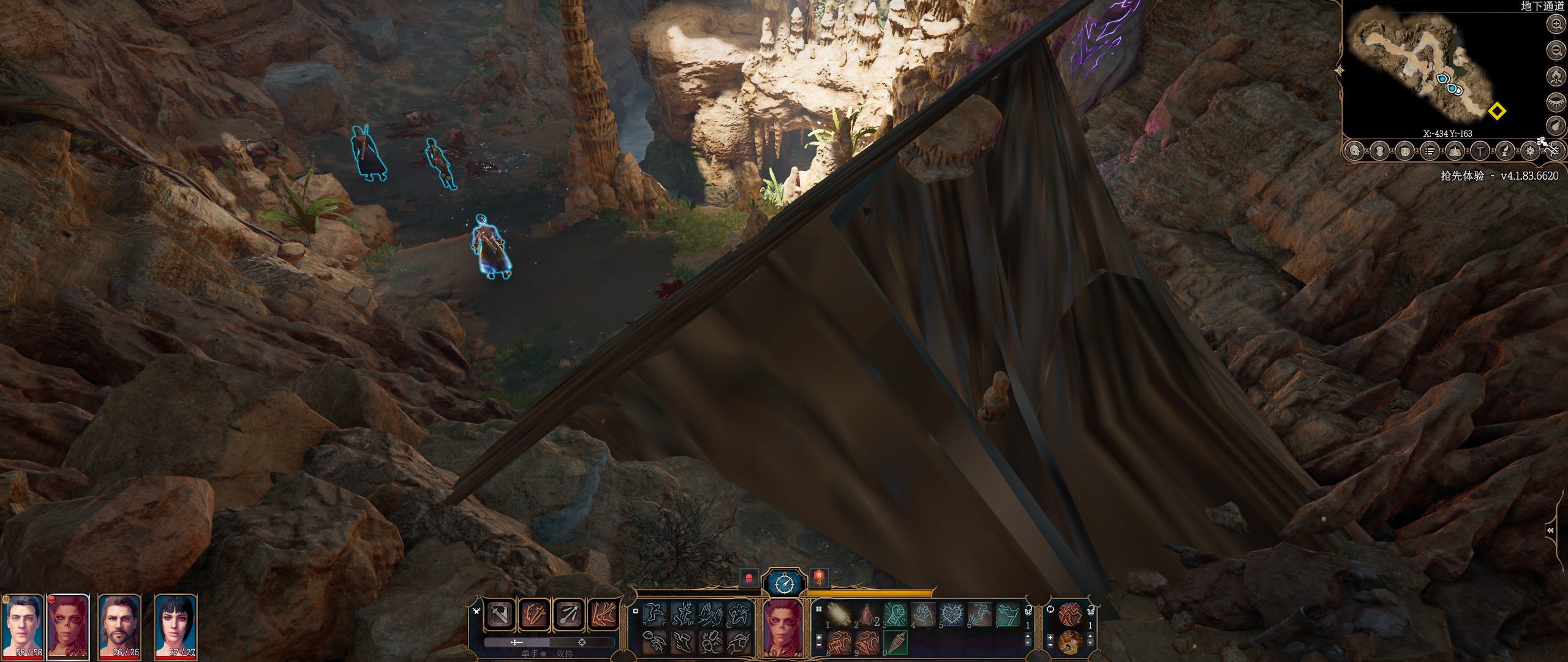Image resolution: width=1568 pixels, height=662 pixels.
Task: Zoom out the minimap with the minus magnifier
Action: tap(1556, 50)
